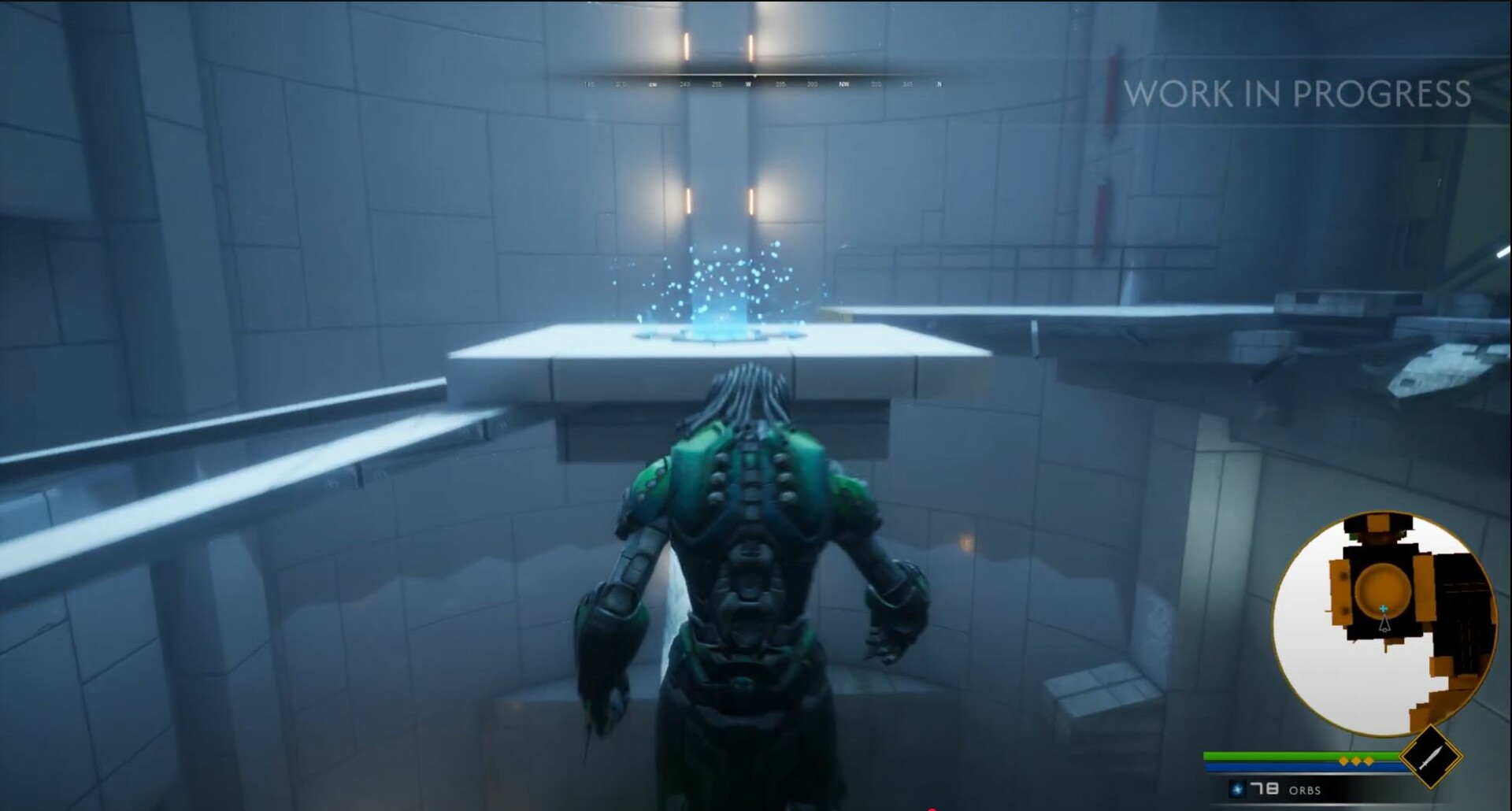
Task: Select the W marker on the compass bar
Action: point(749,84)
